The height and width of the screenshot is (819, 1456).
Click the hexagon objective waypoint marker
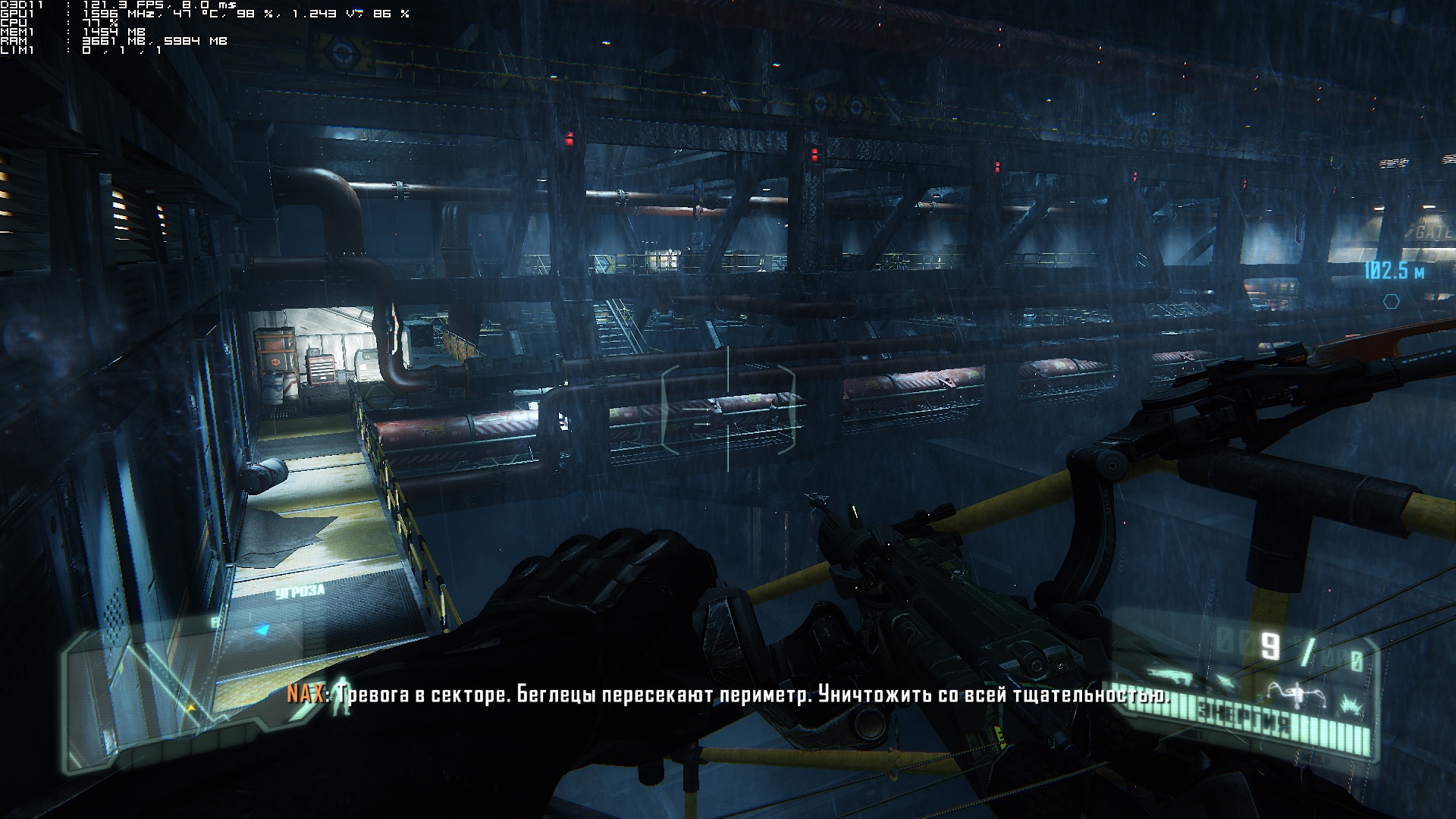click(x=1391, y=301)
